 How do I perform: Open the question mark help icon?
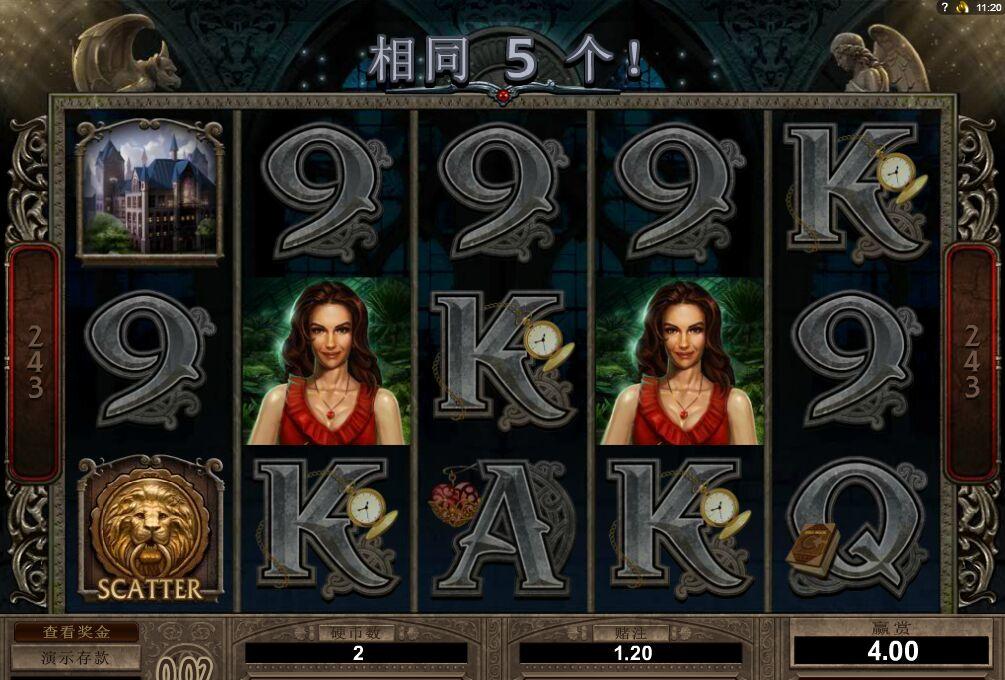[945, 7]
